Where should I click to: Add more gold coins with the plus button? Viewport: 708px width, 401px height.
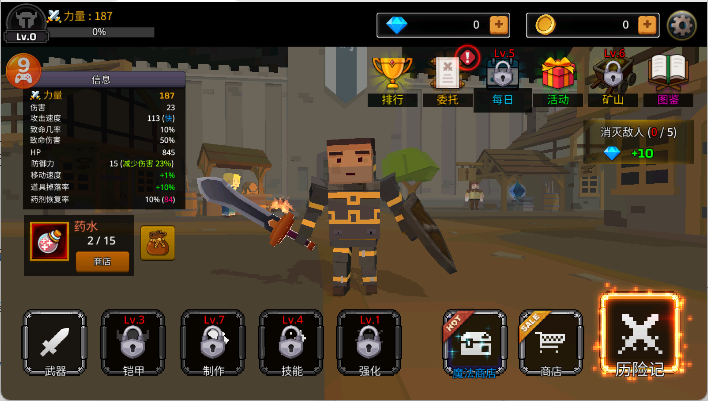point(647,24)
